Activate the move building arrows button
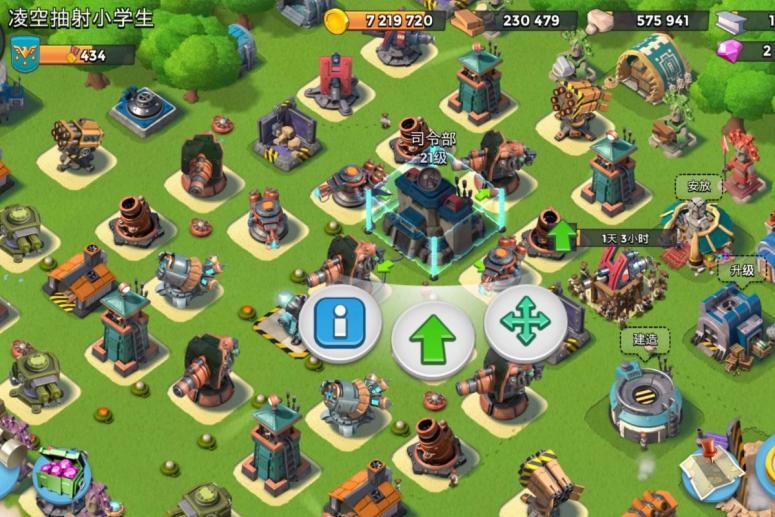 pyautogui.click(x=525, y=322)
